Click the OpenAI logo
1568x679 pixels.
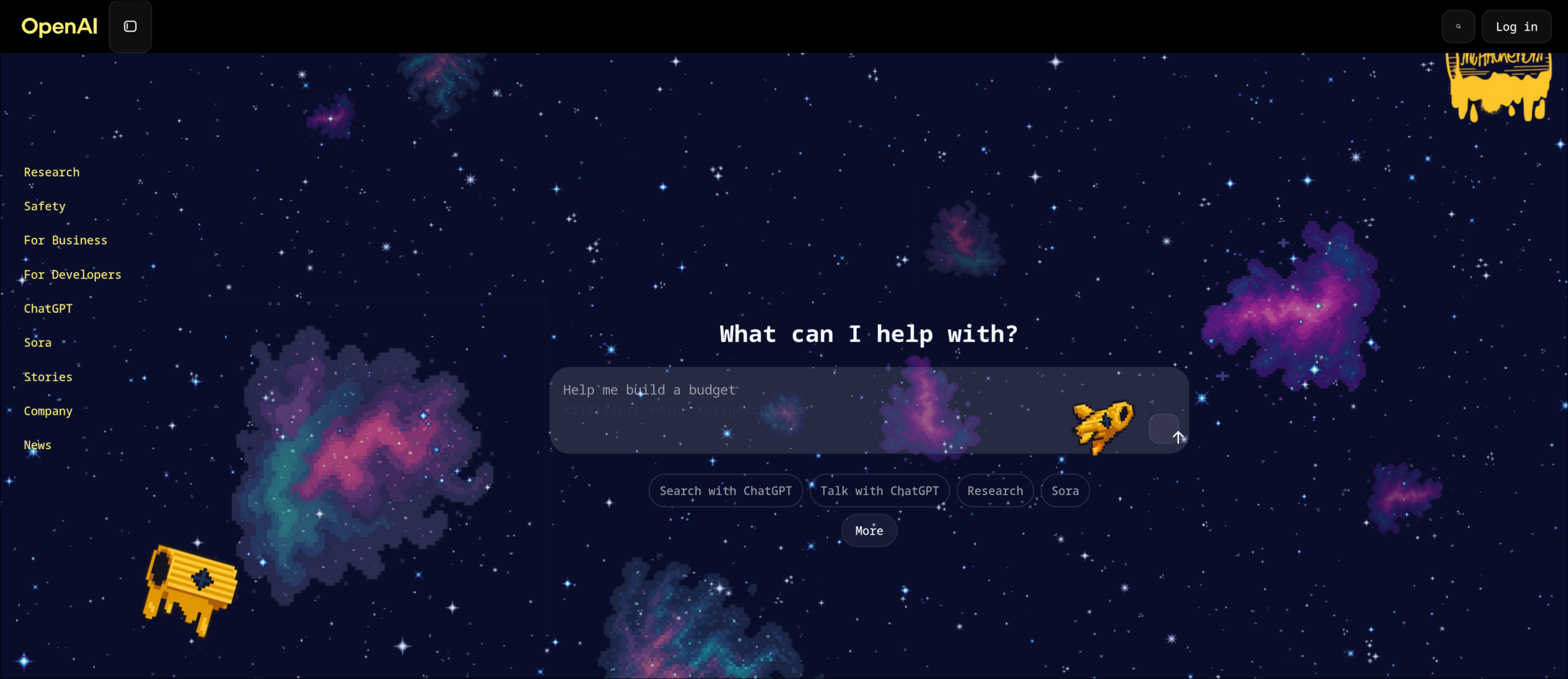58,26
